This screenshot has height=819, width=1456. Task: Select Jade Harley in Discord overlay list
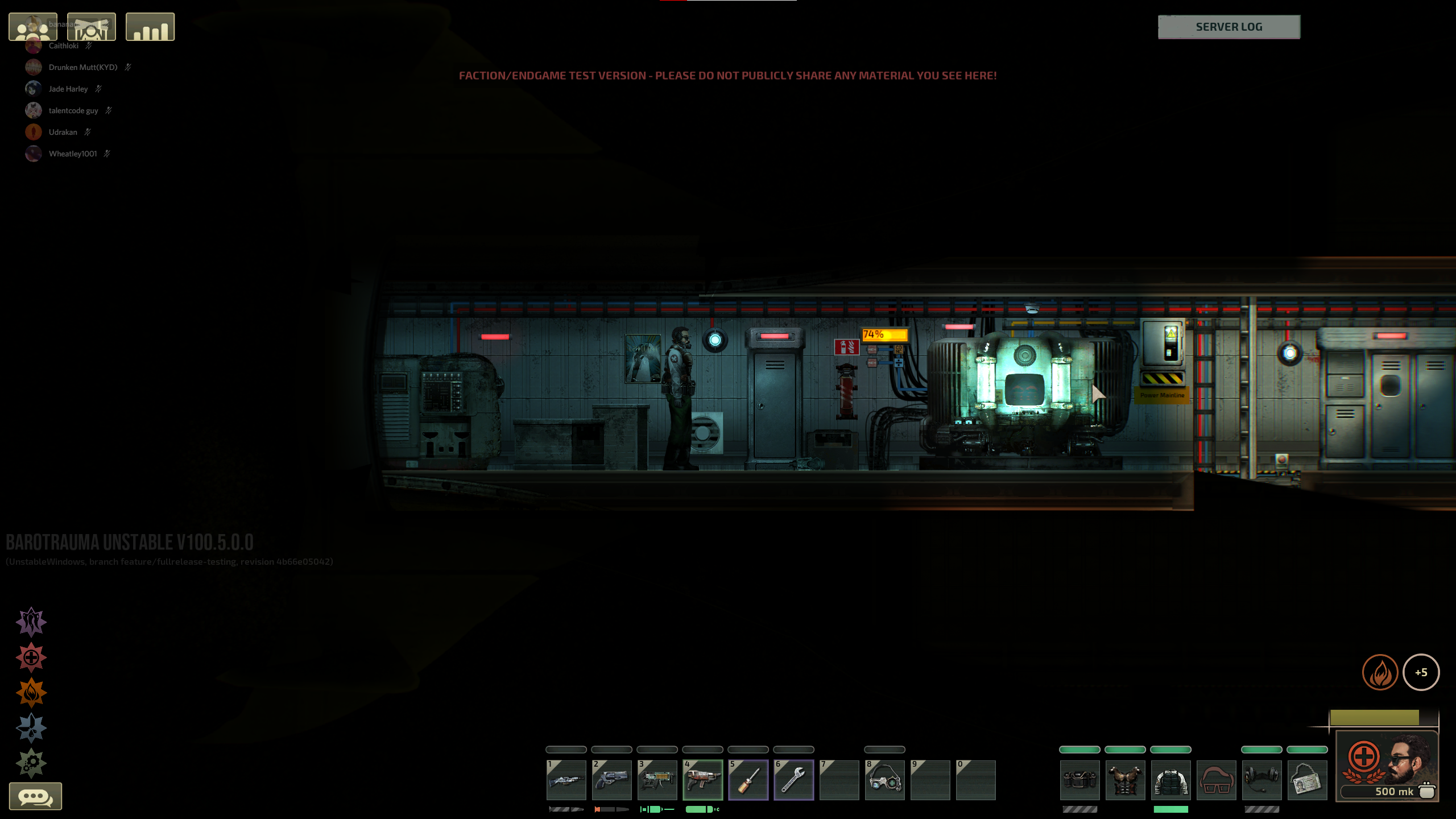(x=68, y=89)
